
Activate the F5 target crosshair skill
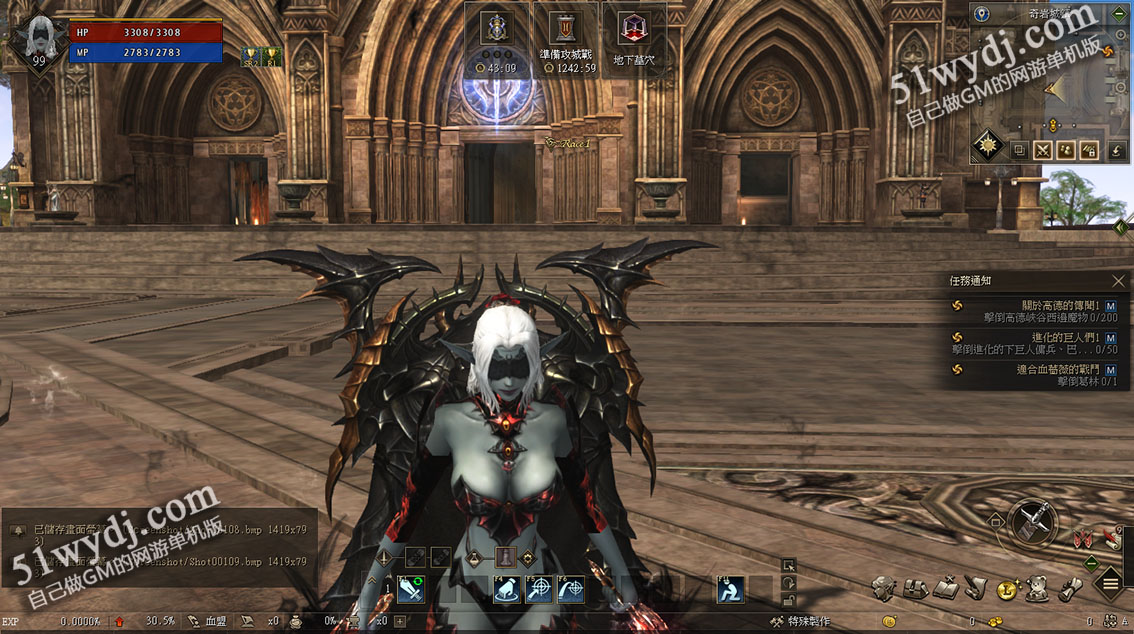[539, 590]
